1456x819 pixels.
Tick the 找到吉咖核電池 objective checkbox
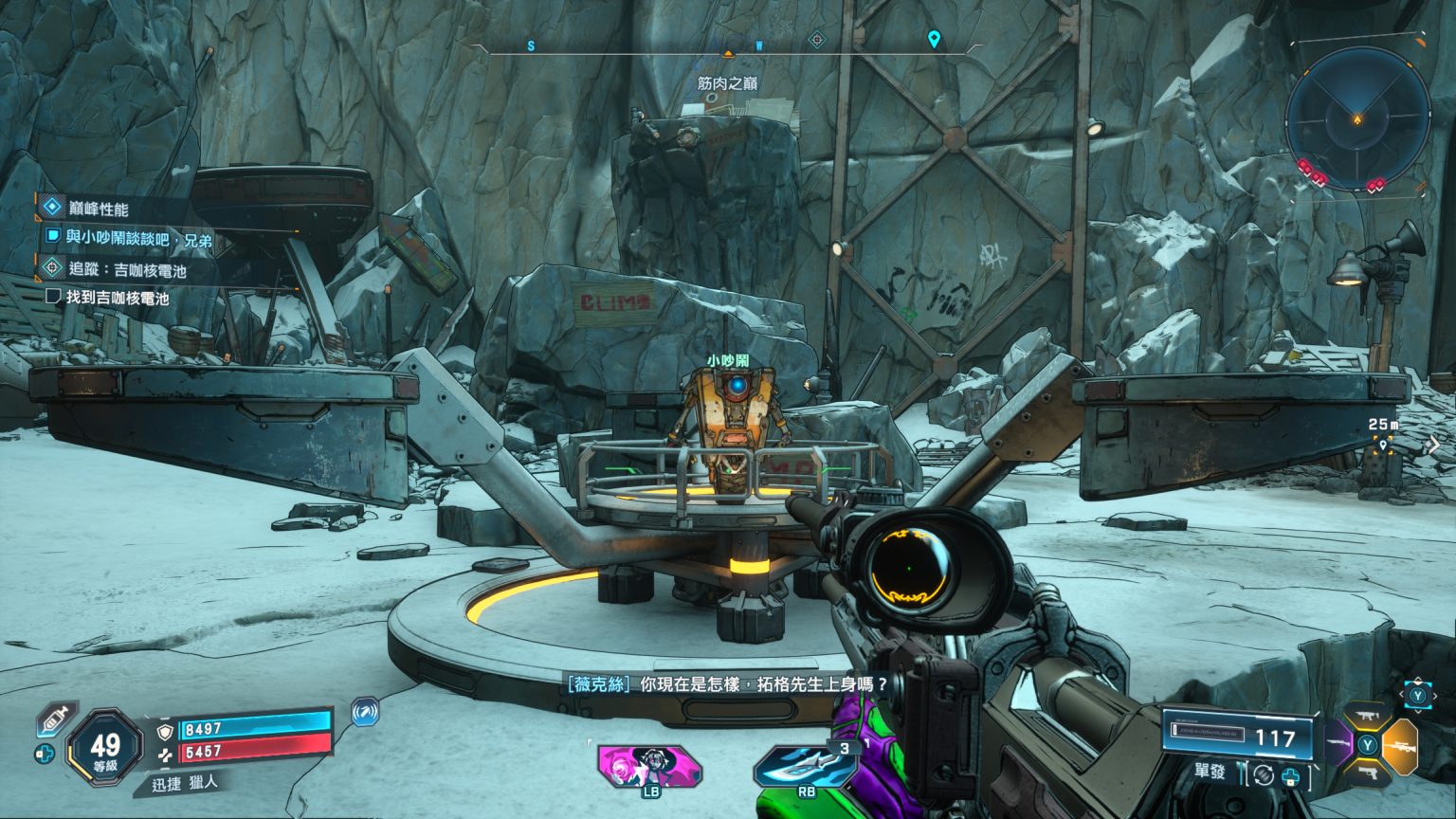(x=53, y=297)
